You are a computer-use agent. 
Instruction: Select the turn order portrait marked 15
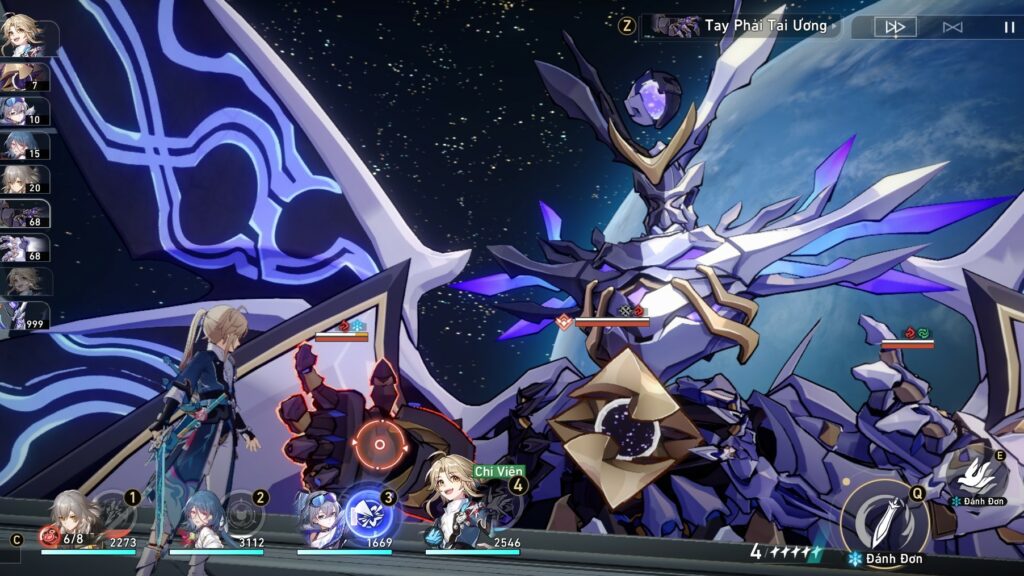(24, 145)
